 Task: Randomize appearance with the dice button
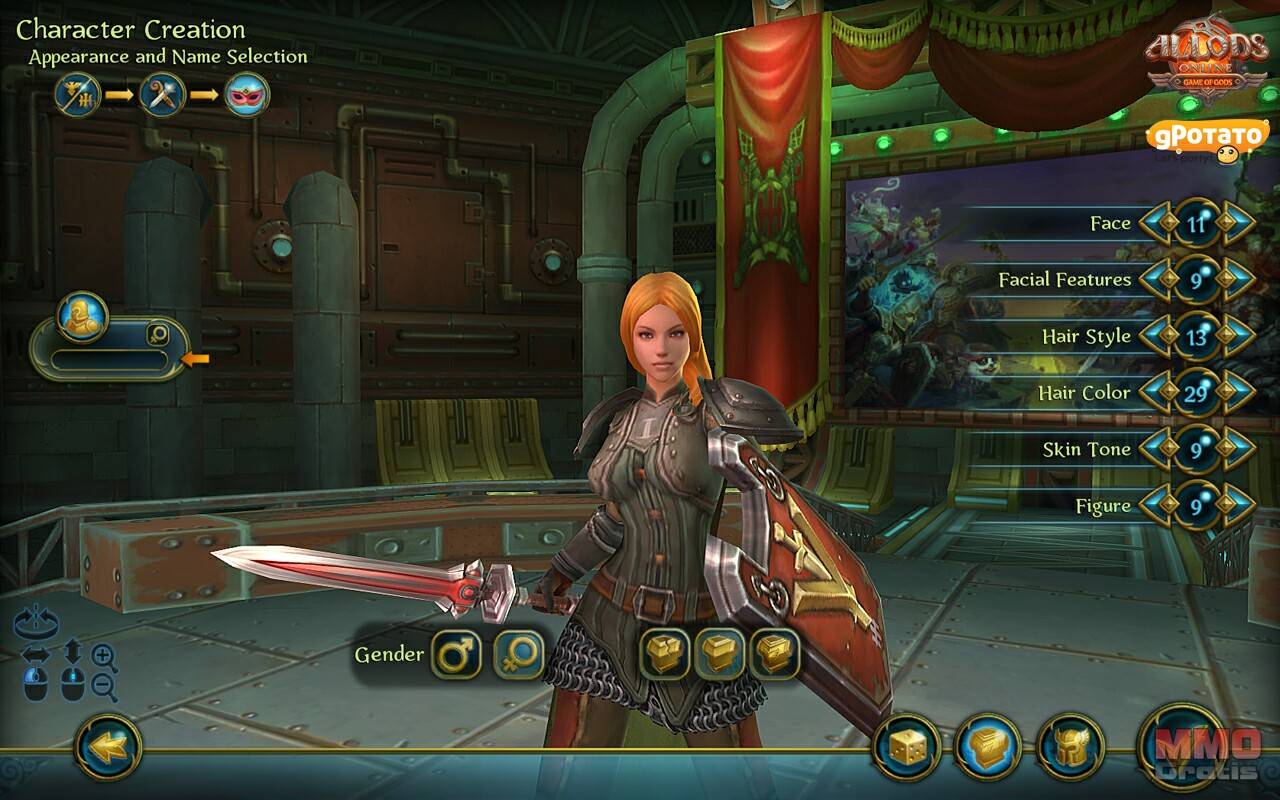[905, 748]
